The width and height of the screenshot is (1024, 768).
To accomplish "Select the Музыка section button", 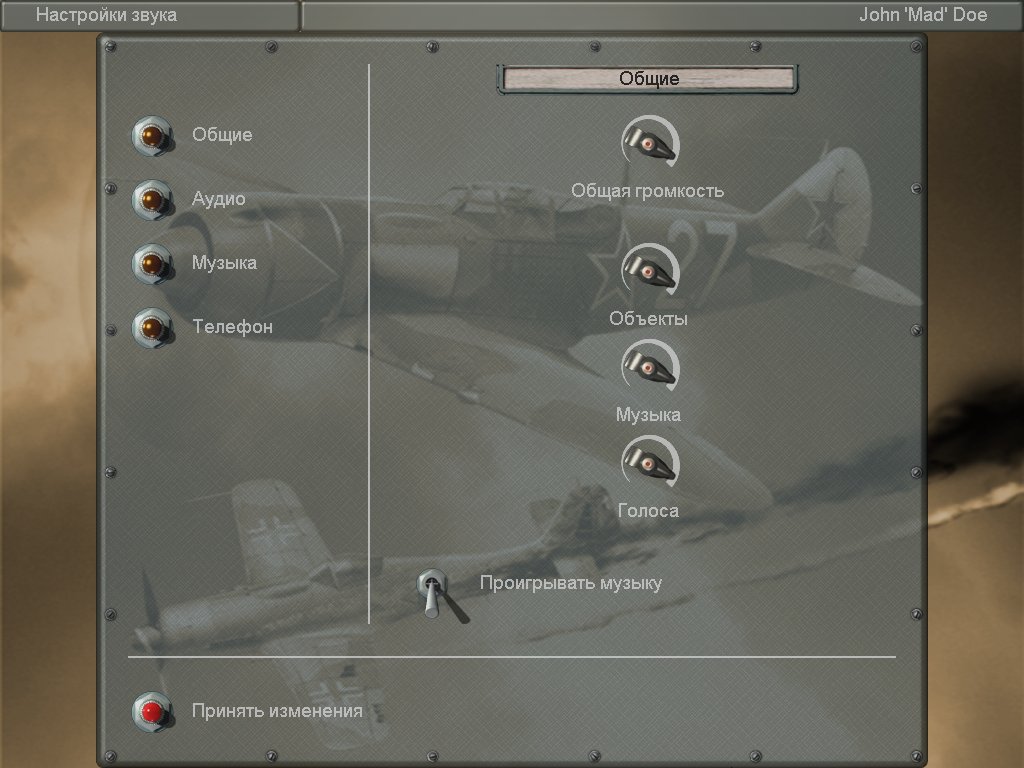I will click(x=152, y=264).
